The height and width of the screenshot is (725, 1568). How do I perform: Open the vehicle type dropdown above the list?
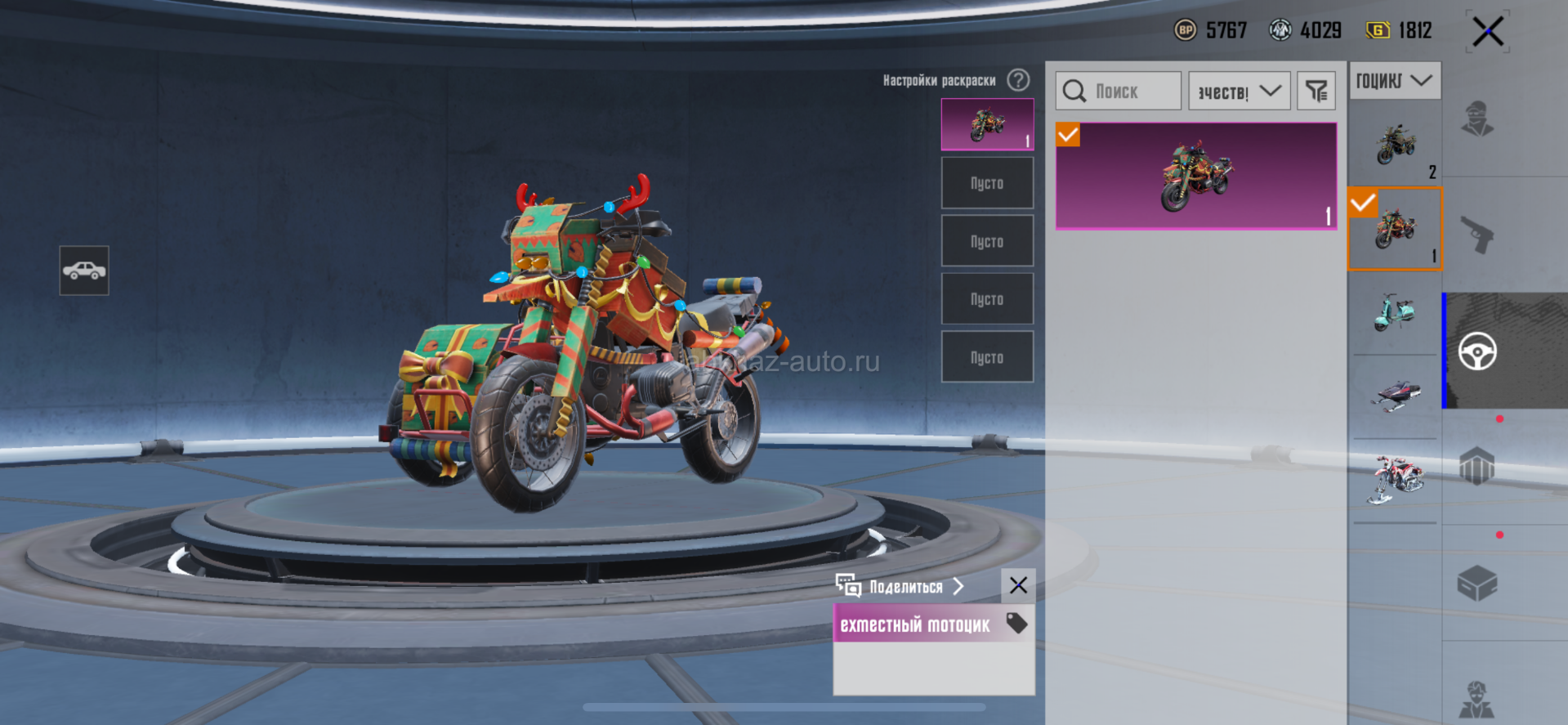click(x=1394, y=80)
